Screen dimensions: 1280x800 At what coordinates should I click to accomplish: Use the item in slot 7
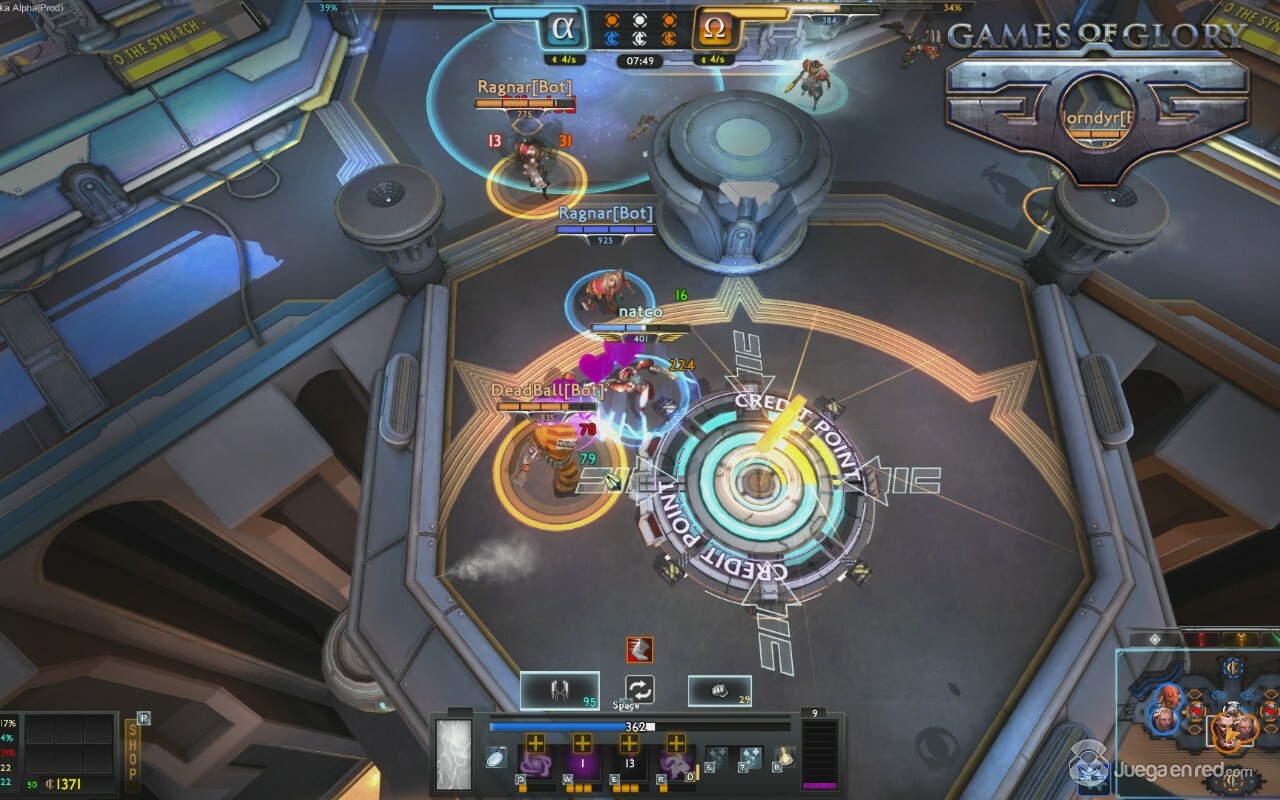(749, 758)
